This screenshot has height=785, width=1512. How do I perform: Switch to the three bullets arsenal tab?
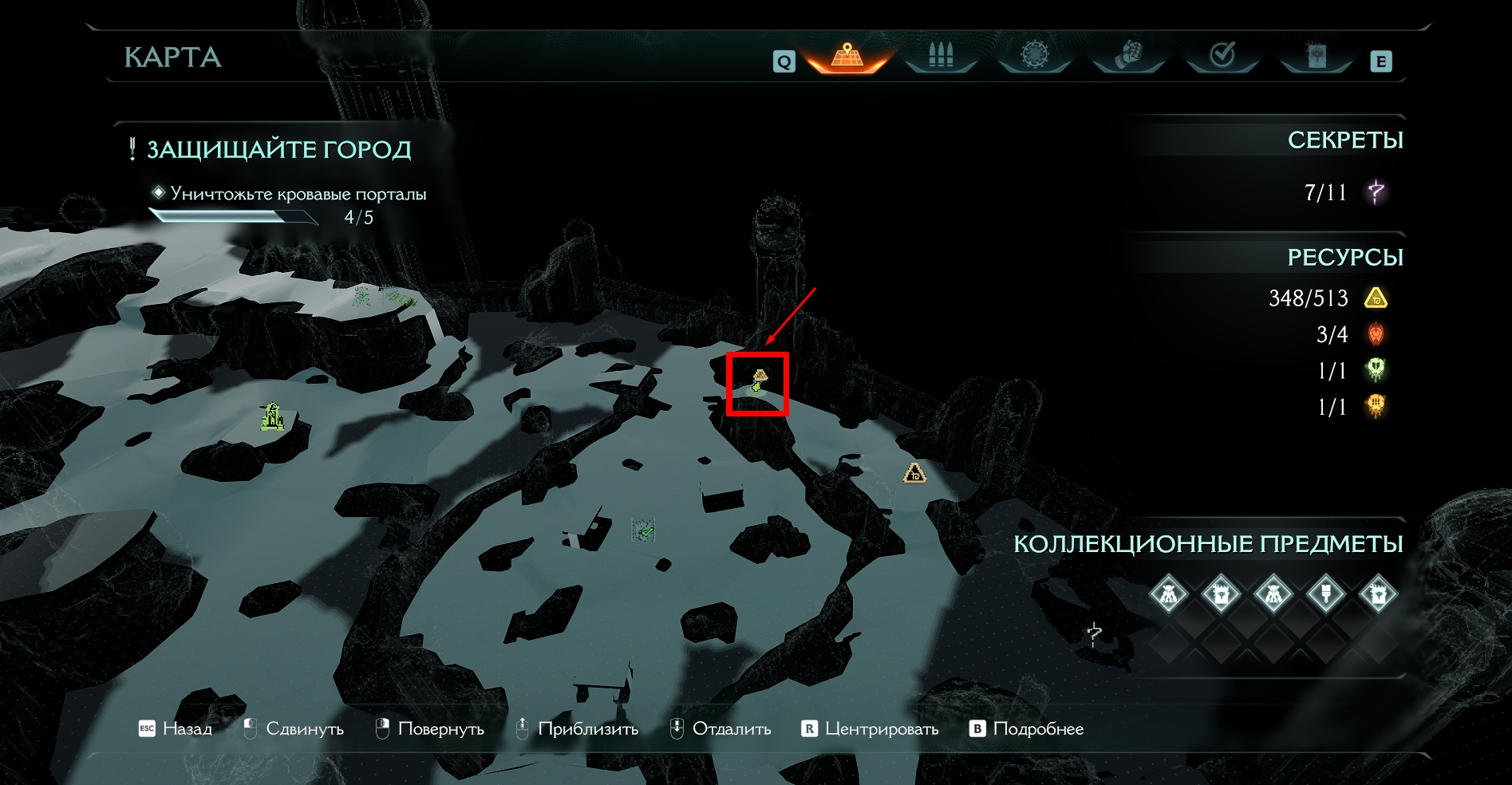pos(941,56)
